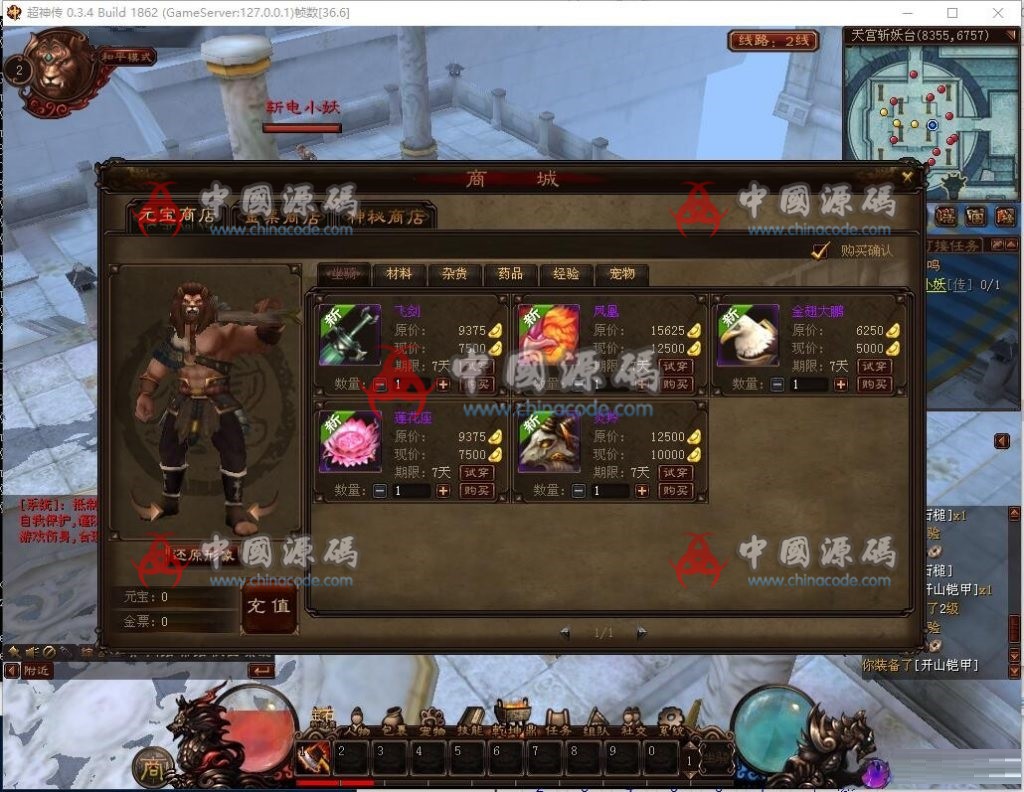Viewport: 1024px width, 792px height.
Task: Buy the 金翅大鹏 mount
Action: tap(876, 384)
